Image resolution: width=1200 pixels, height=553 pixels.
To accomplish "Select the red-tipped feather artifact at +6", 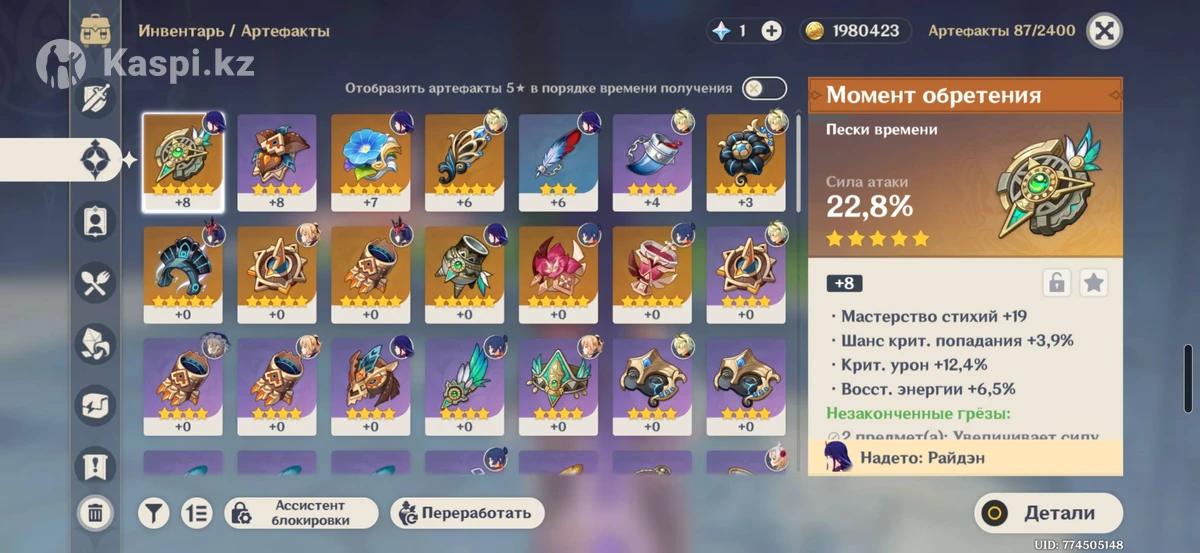I will pyautogui.click(x=558, y=161).
